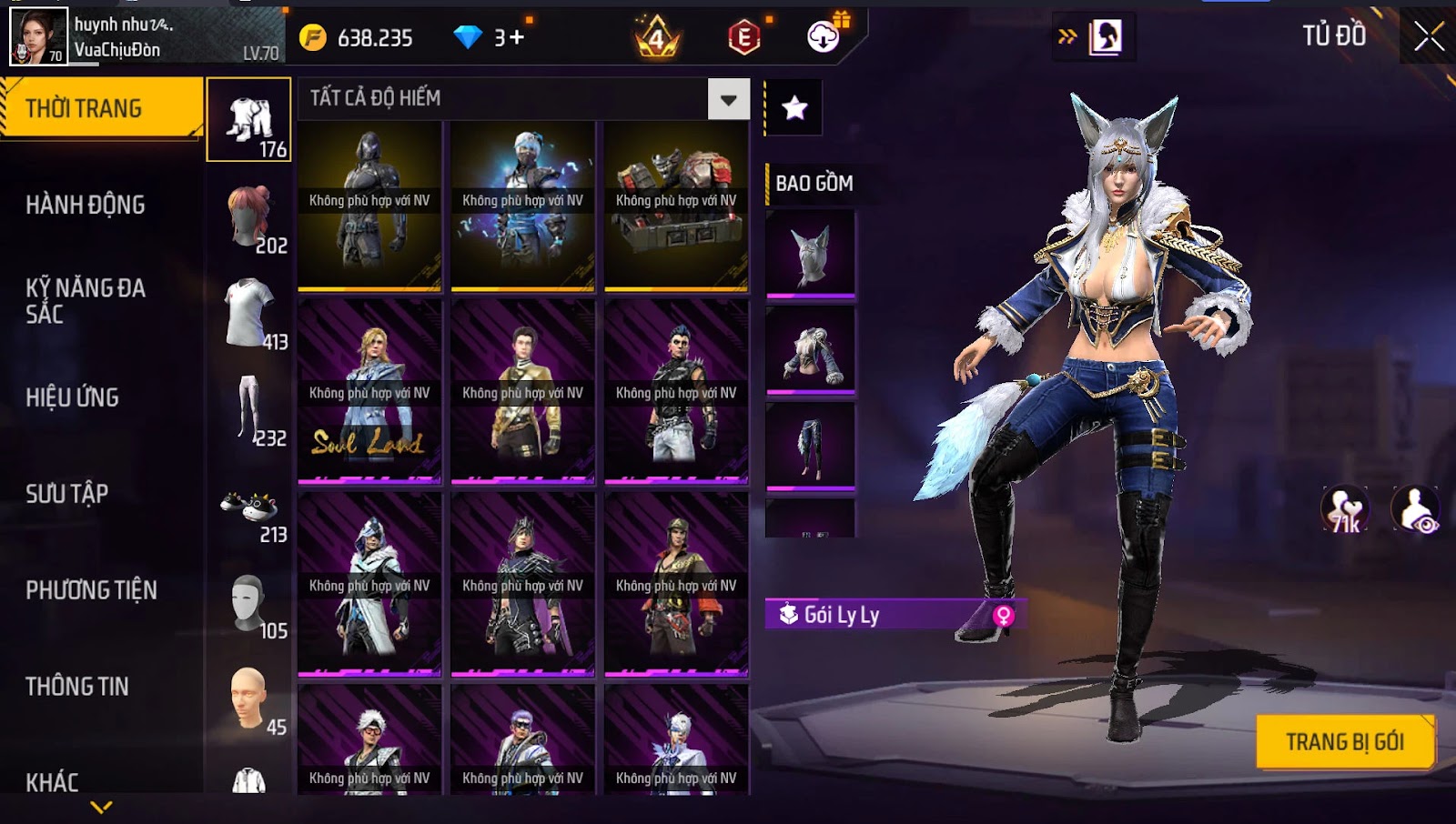1456x824 pixels.
Task: Add diamonds with the plus button
Action: click(516, 37)
